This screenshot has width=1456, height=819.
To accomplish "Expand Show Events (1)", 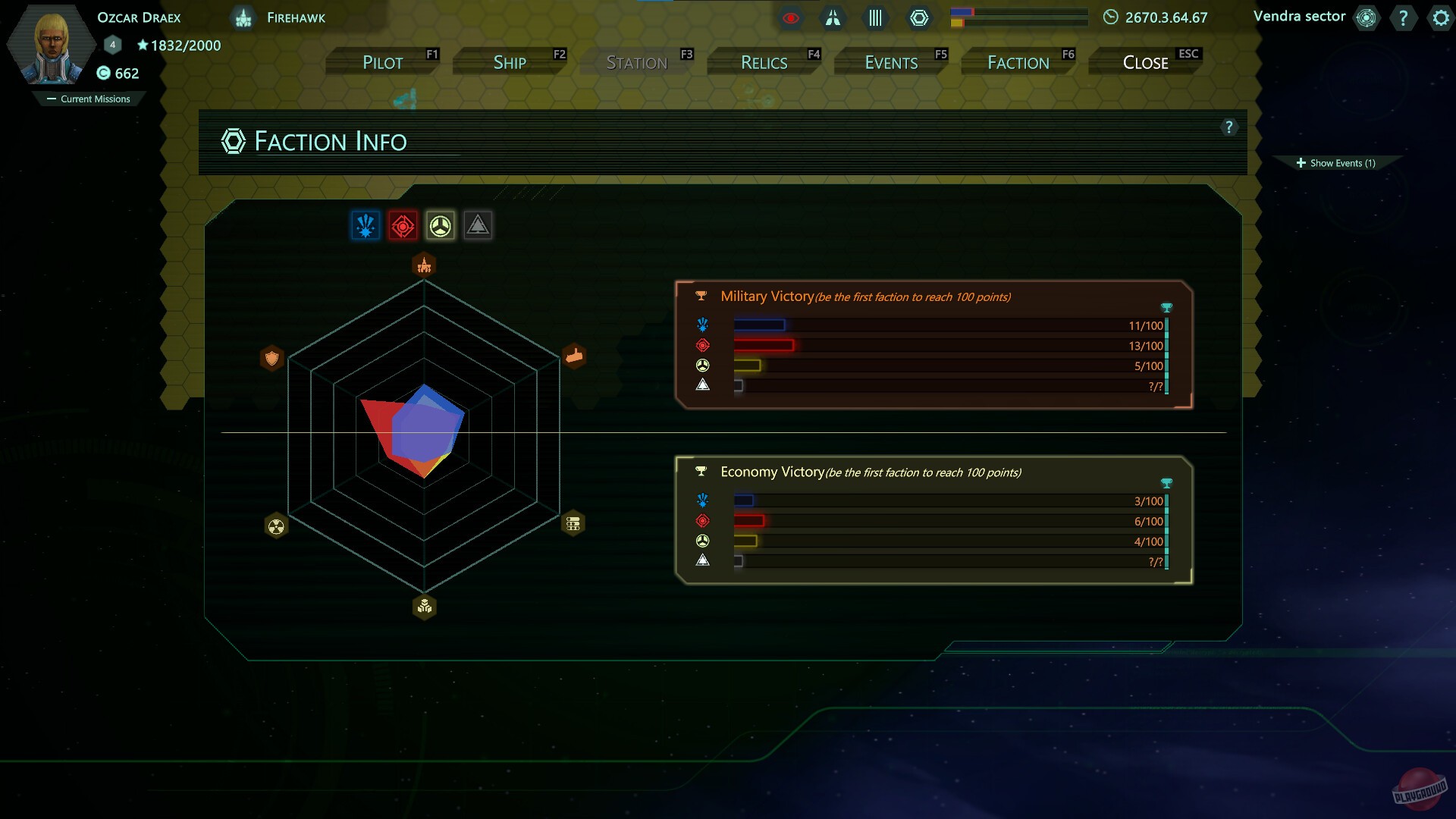I will point(1338,162).
